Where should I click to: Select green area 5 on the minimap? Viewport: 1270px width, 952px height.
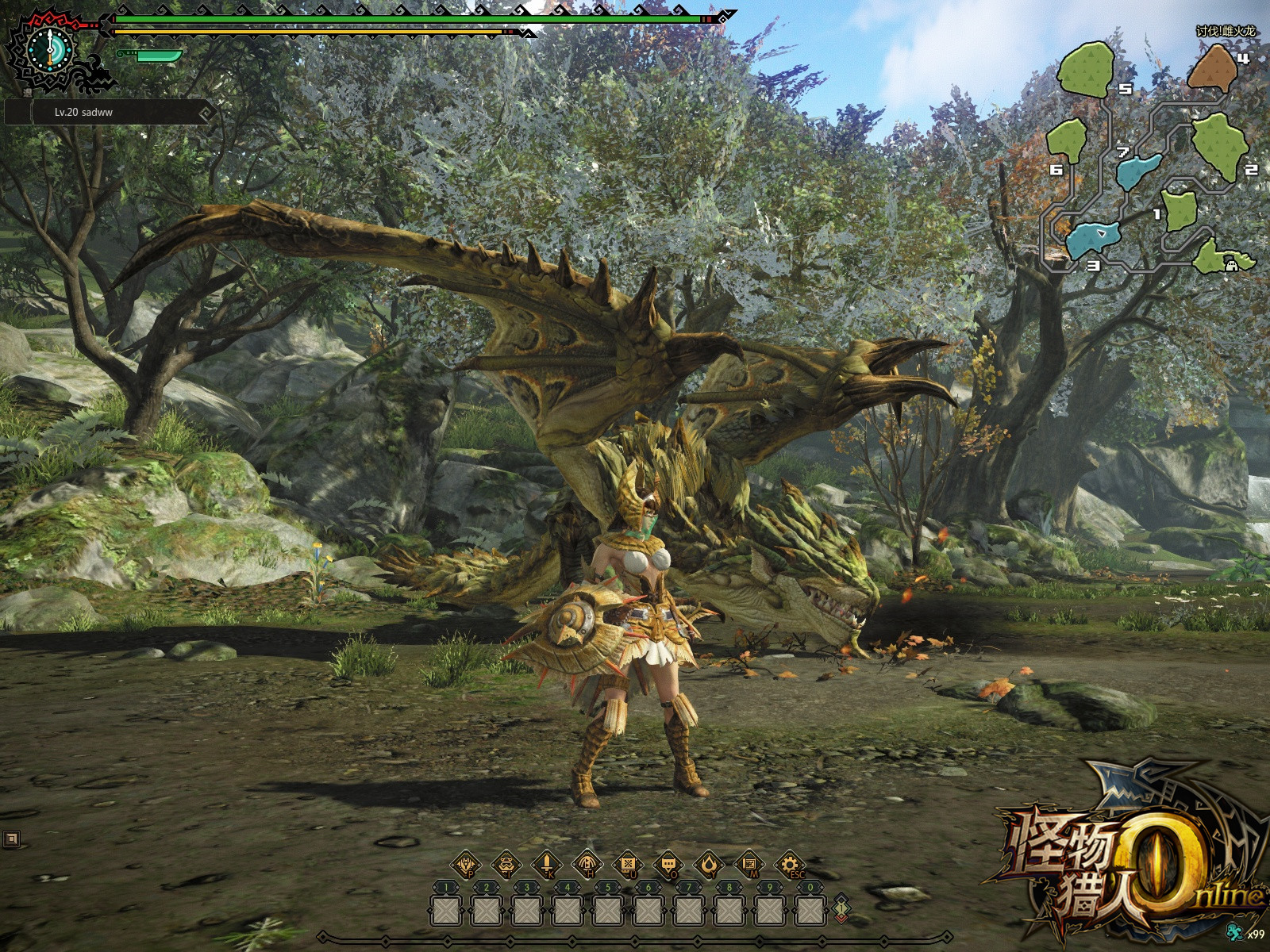pyautogui.click(x=1087, y=70)
